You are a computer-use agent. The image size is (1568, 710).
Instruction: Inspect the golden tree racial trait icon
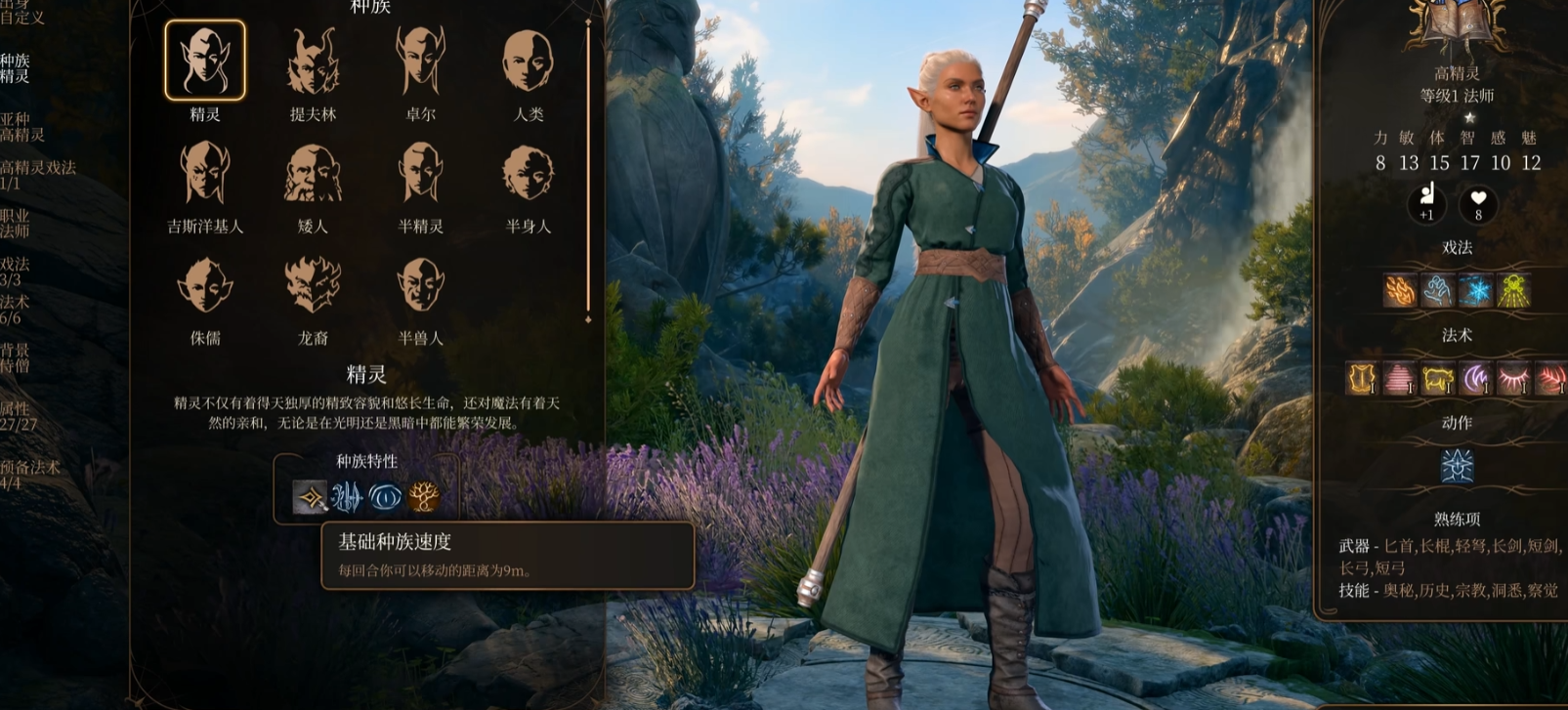point(424,497)
